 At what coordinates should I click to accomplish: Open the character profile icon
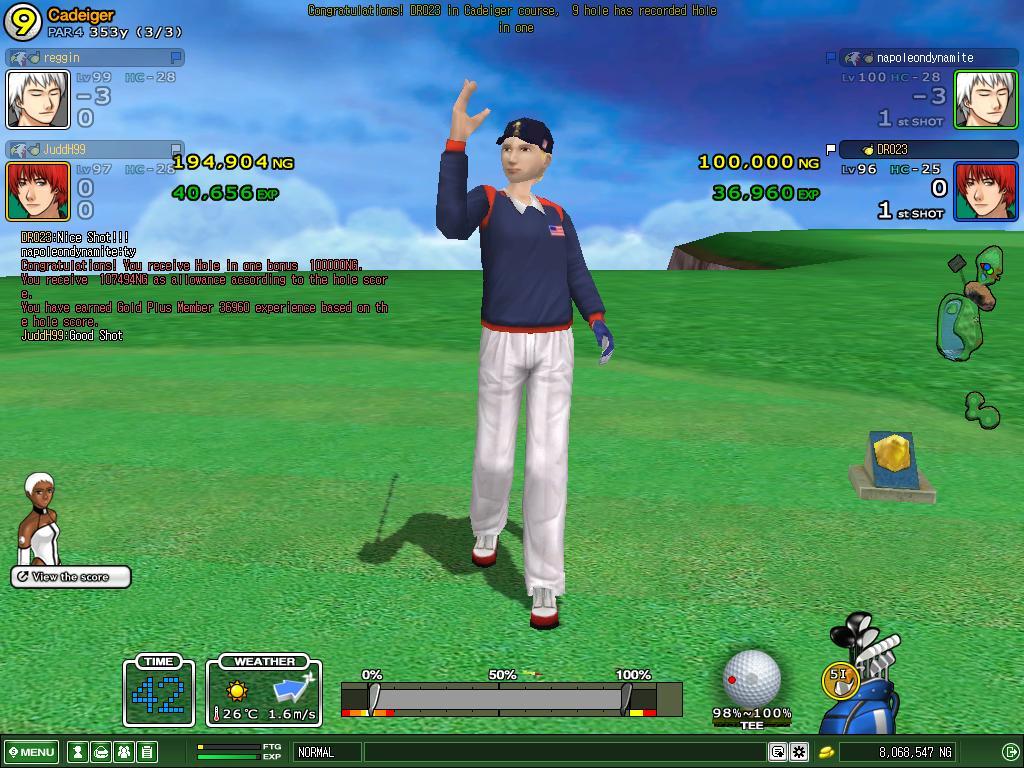click(x=77, y=752)
